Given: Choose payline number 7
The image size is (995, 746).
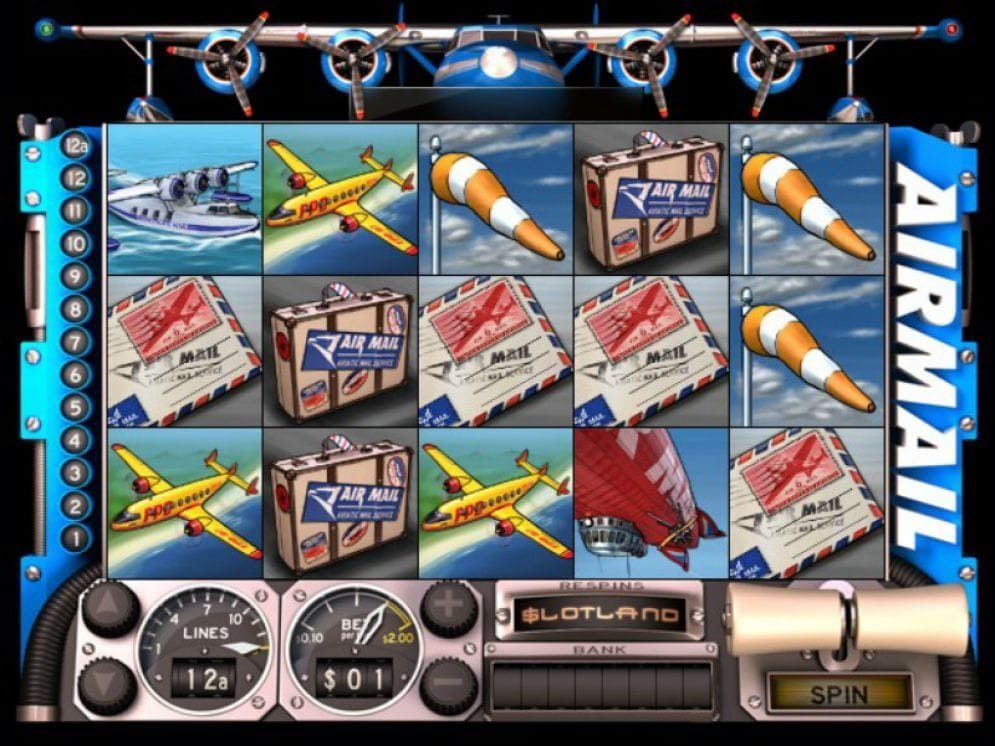Looking at the screenshot, I should (x=76, y=342).
